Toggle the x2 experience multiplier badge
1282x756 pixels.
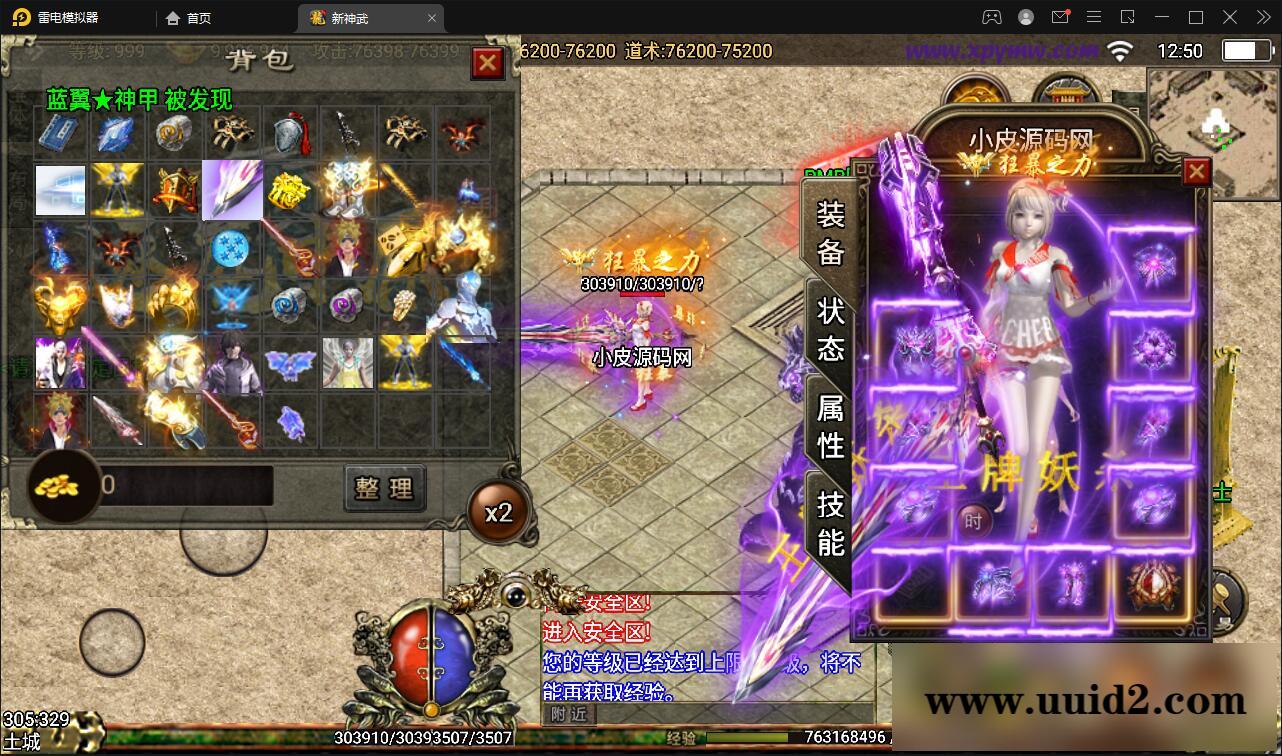point(499,511)
